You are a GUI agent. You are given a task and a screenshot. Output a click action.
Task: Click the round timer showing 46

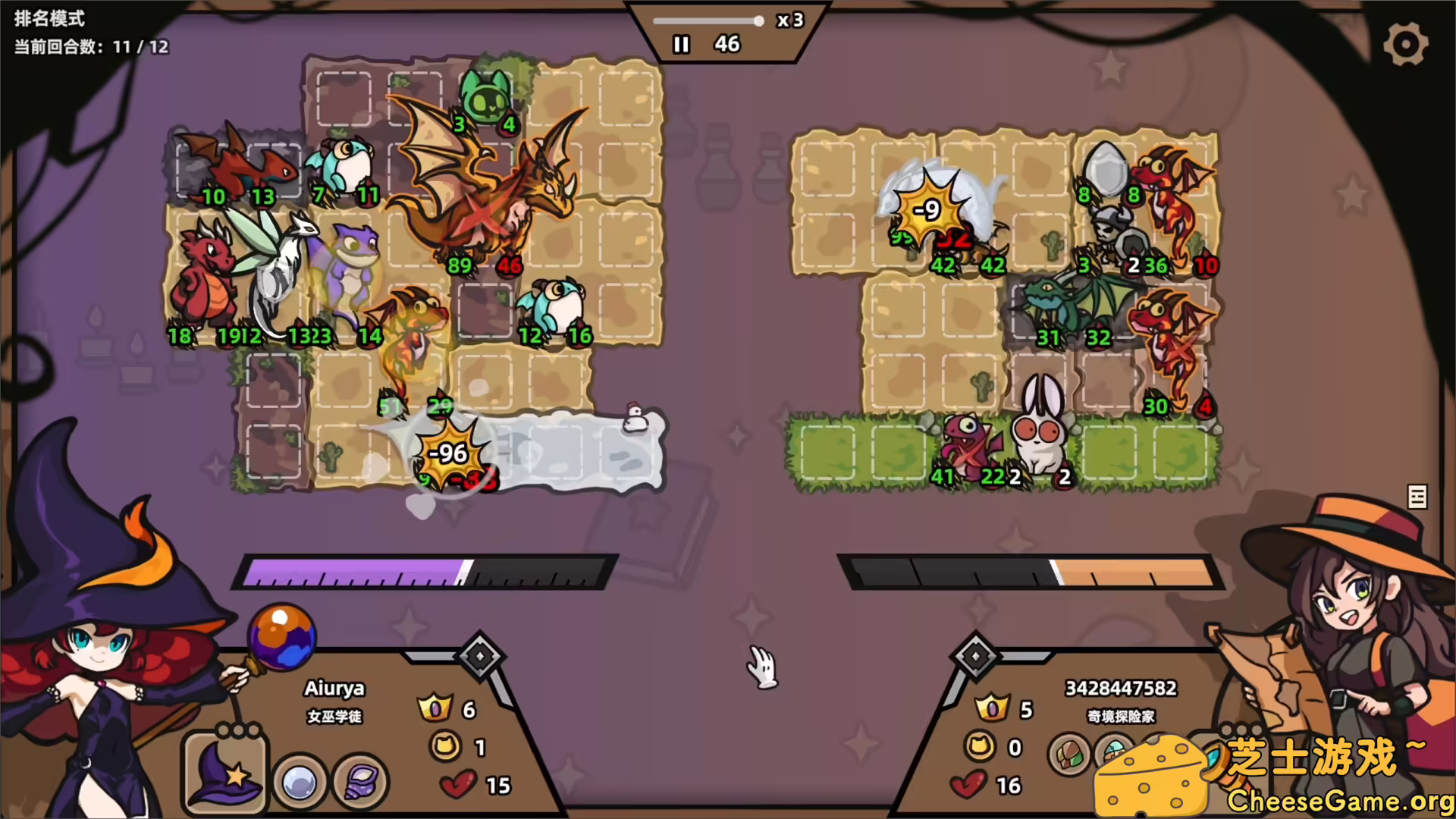727,45
